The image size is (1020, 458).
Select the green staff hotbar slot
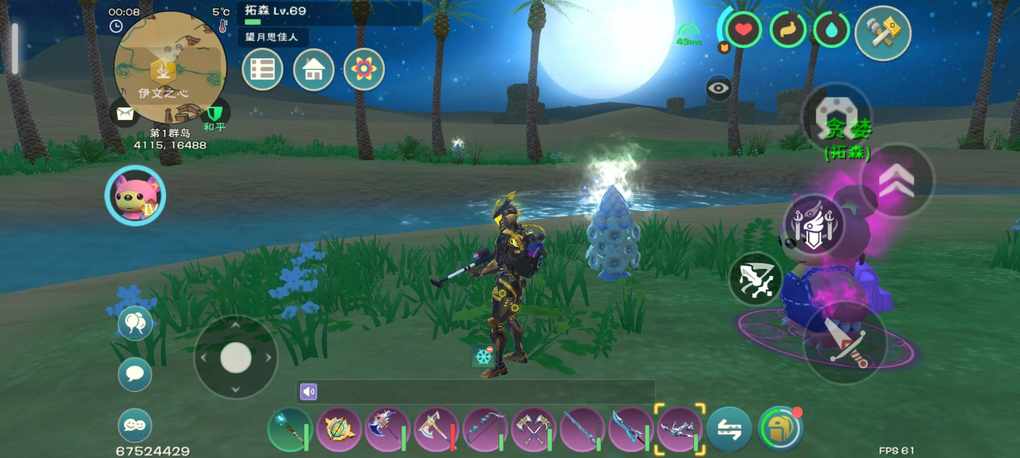coord(289,430)
